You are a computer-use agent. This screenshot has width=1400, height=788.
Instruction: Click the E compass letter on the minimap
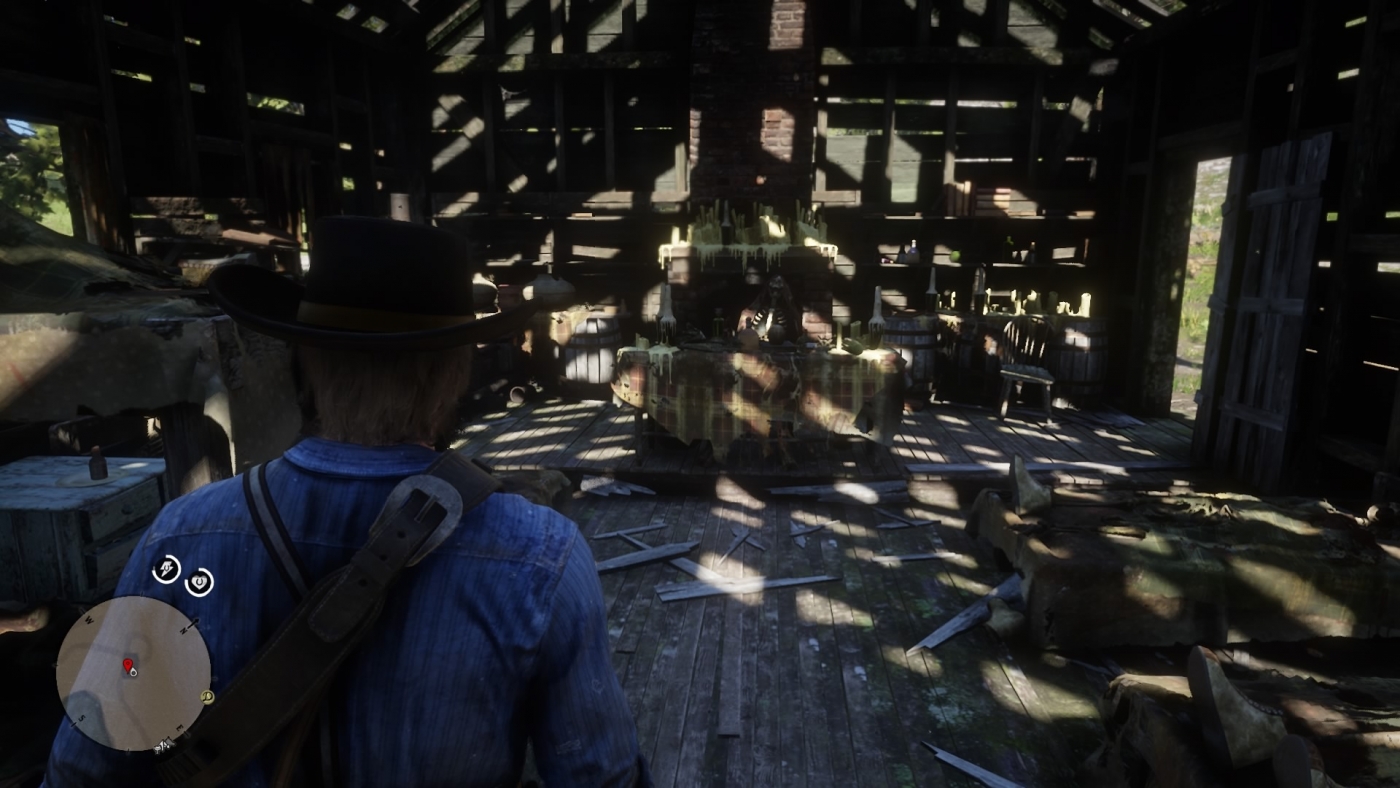(181, 729)
